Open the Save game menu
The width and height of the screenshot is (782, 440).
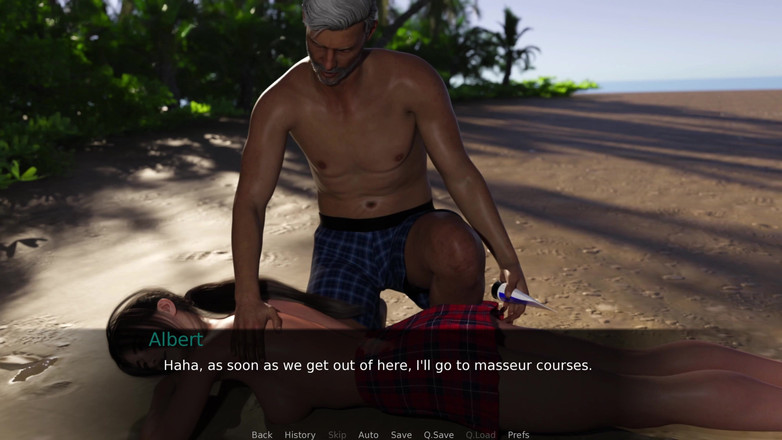(401, 435)
